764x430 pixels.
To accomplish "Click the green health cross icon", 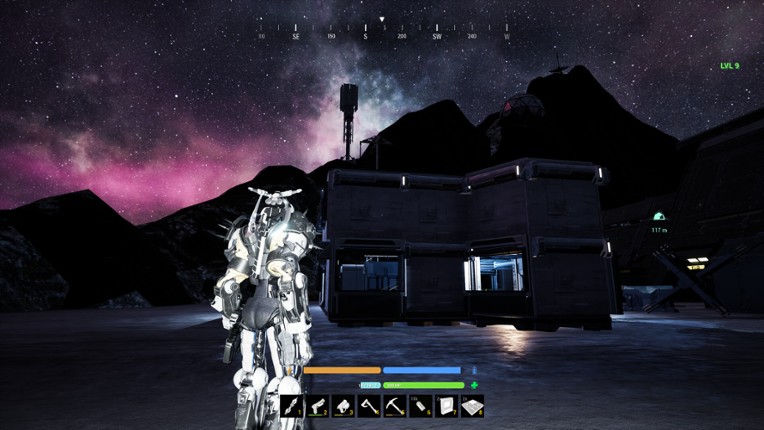I will [474, 385].
